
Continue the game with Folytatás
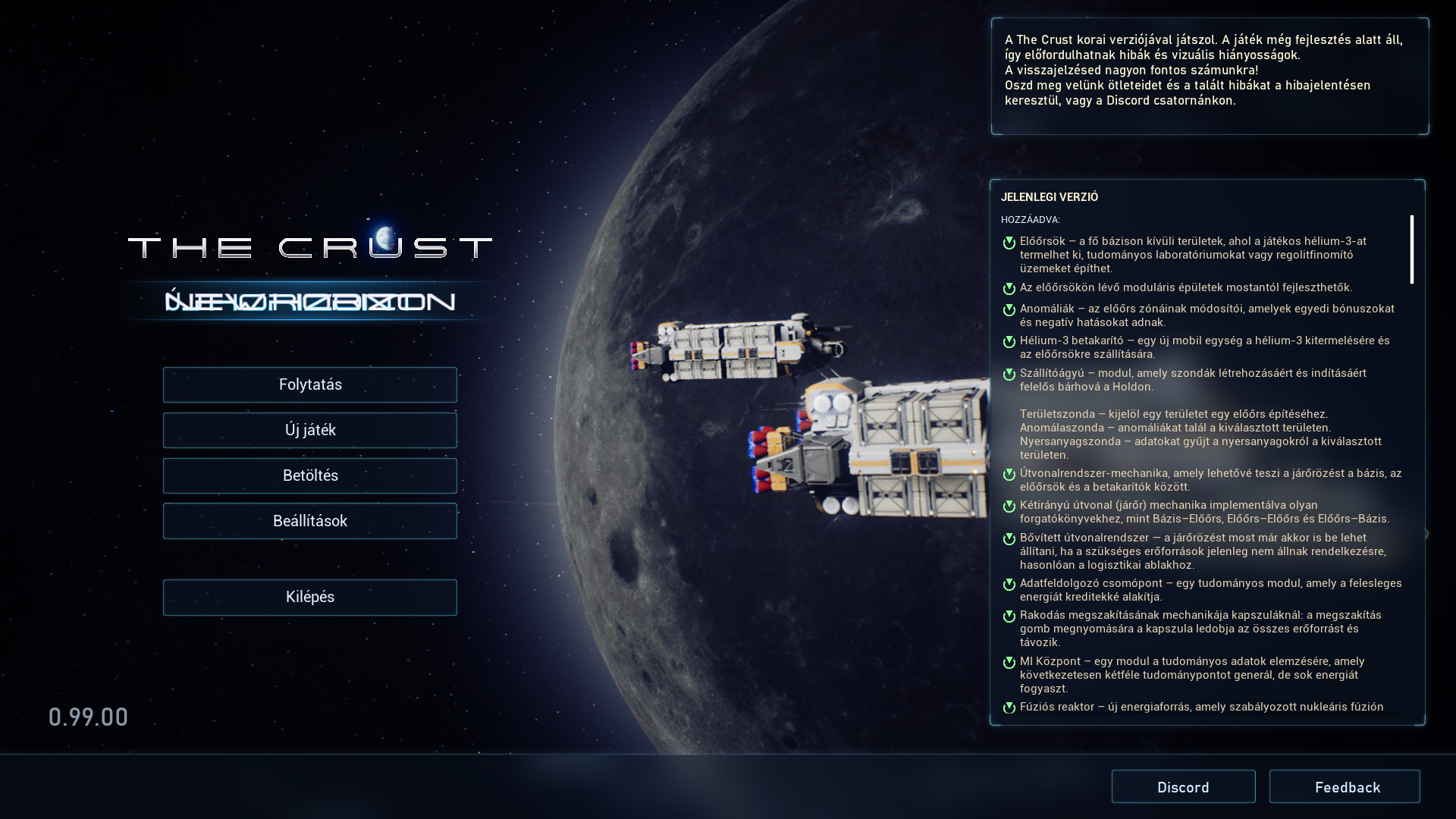[309, 384]
